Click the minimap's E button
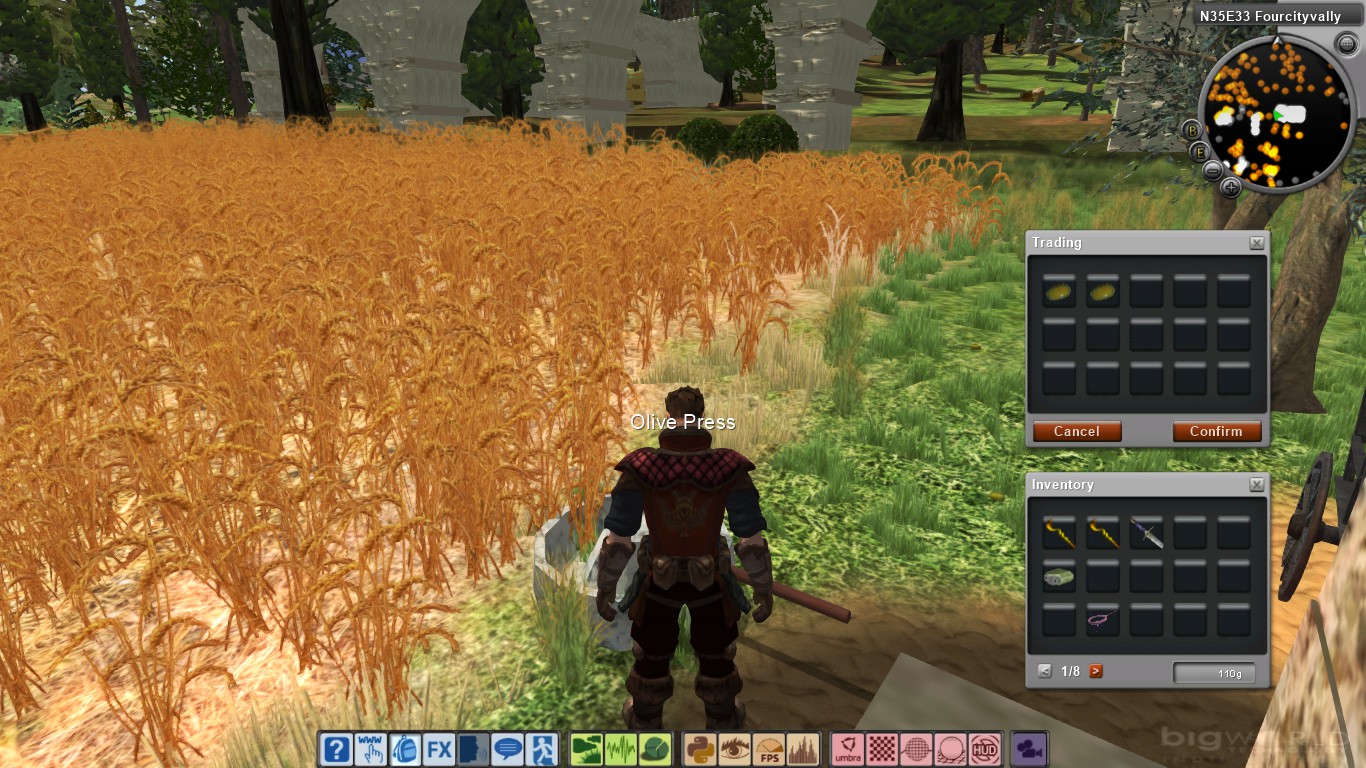This screenshot has width=1366, height=768. point(1200,152)
